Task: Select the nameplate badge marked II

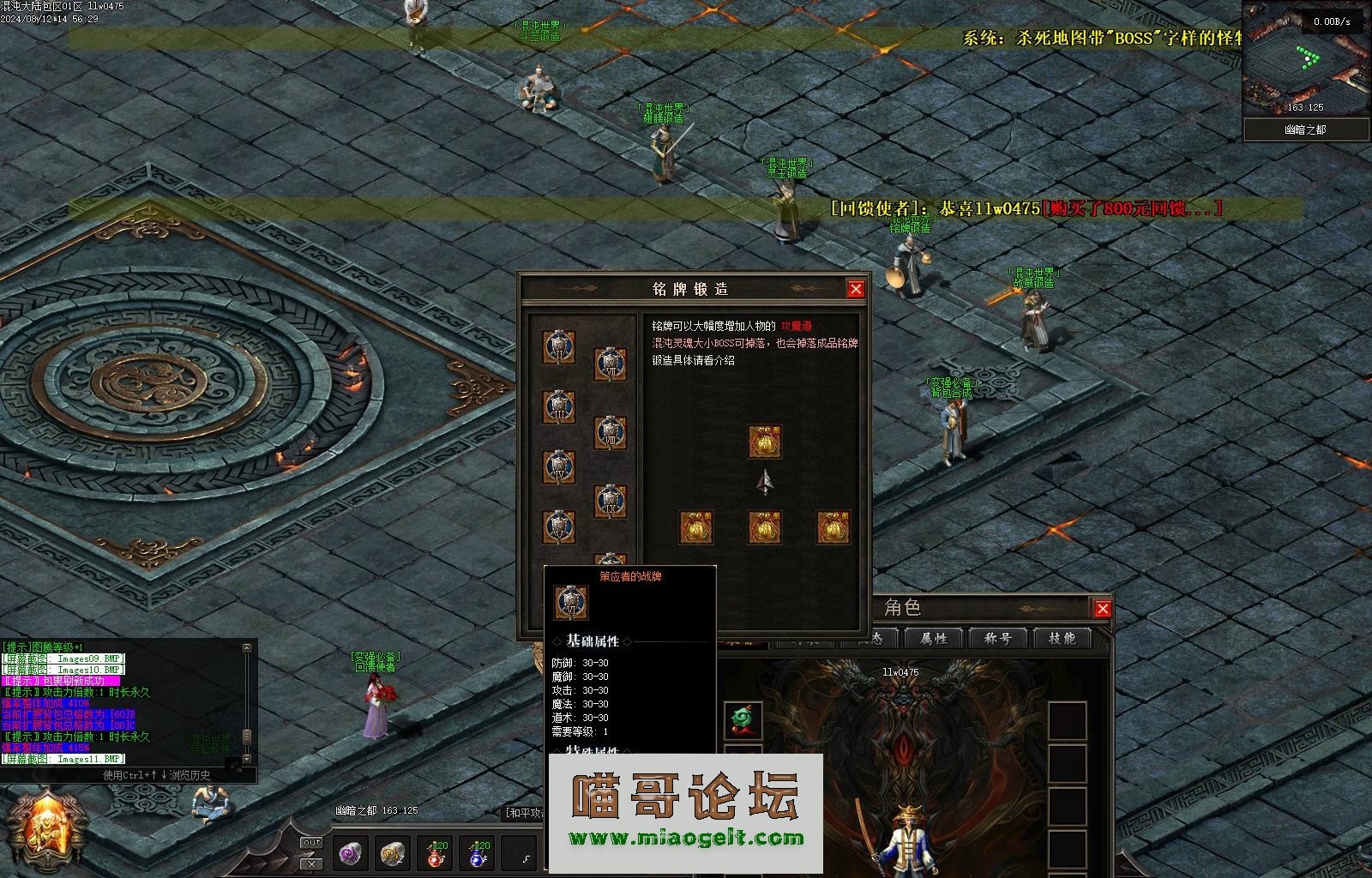Action: [559, 348]
